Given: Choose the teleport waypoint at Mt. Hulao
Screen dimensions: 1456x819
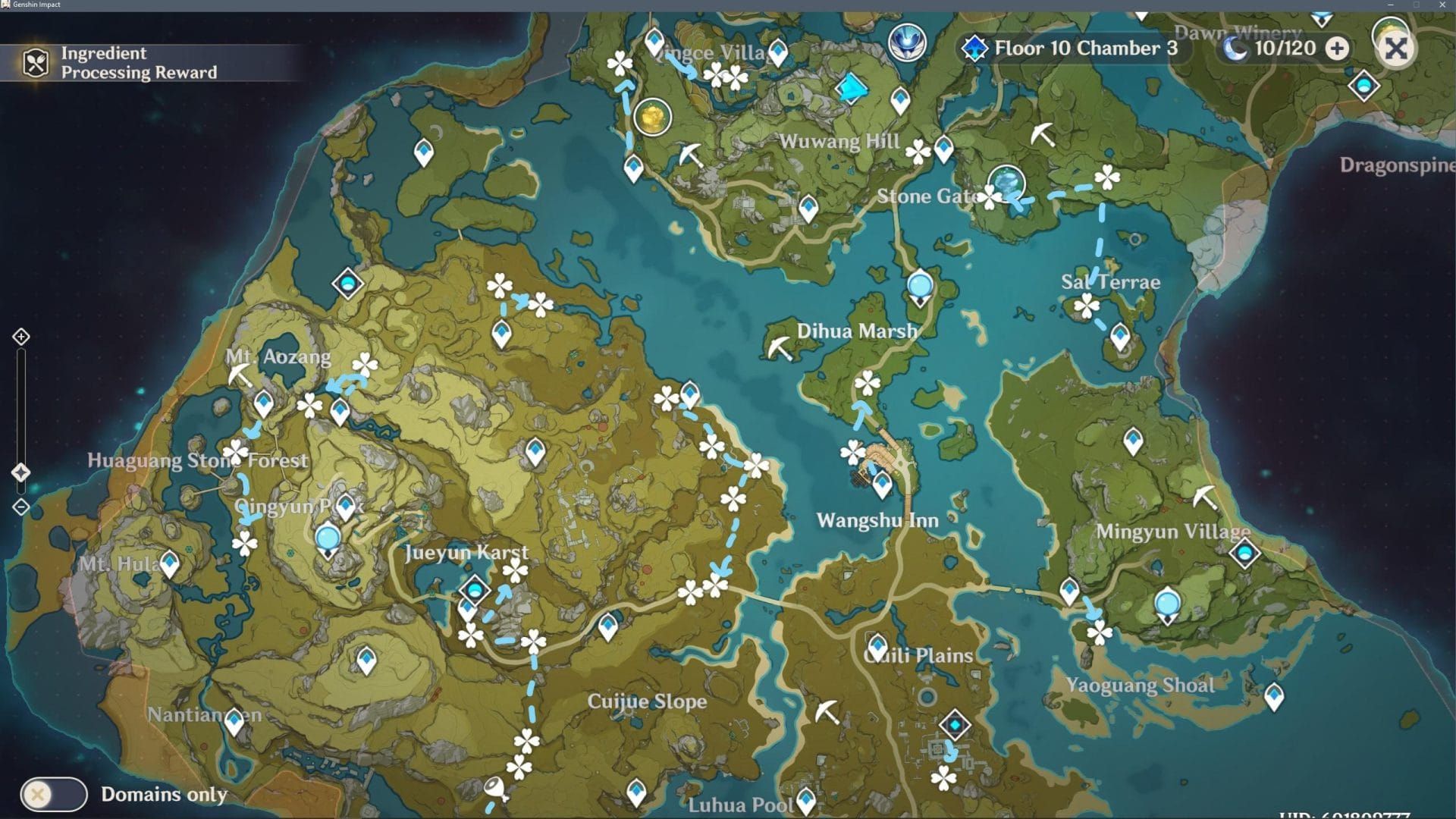Looking at the screenshot, I should pyautogui.click(x=170, y=563).
